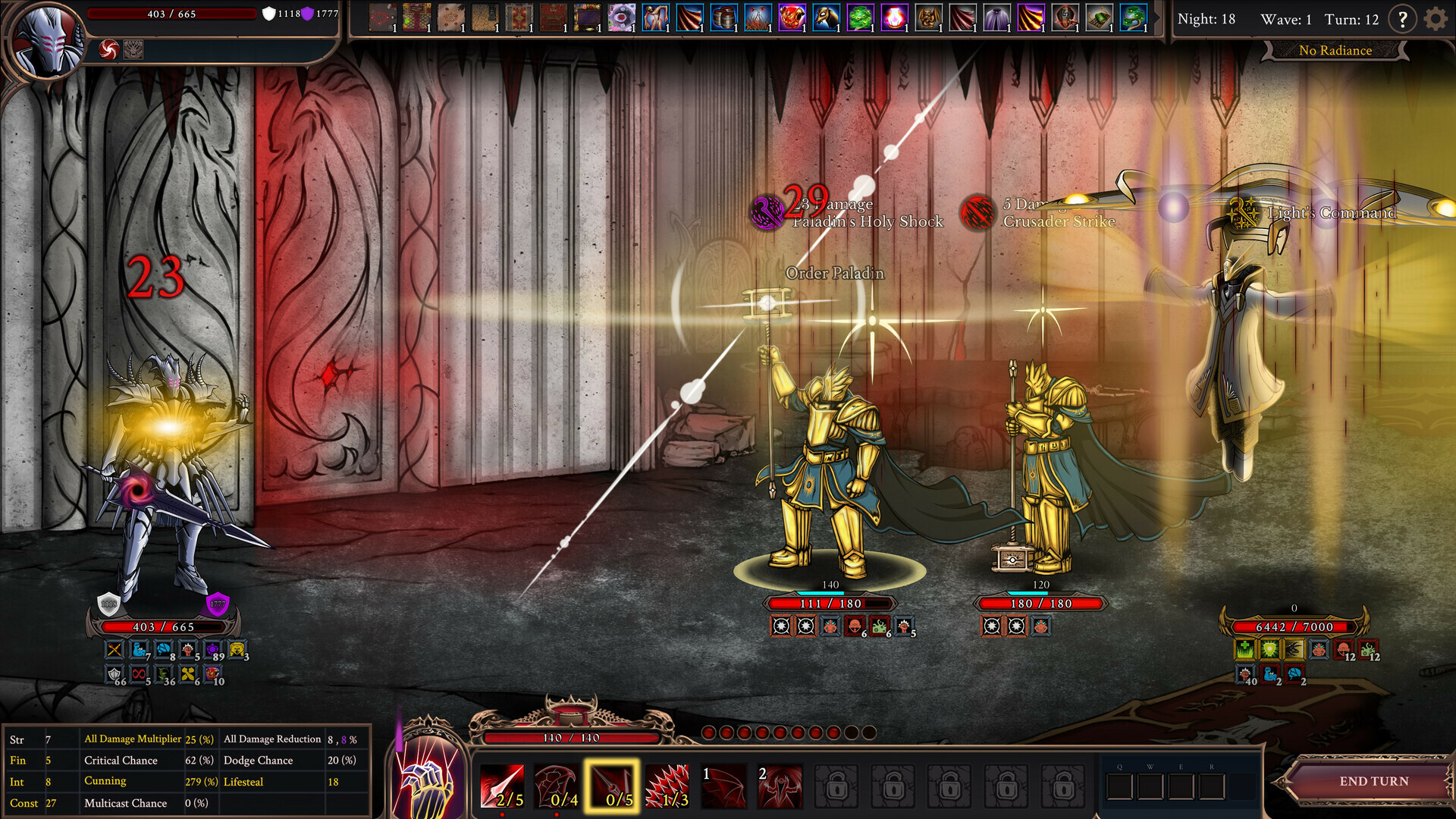
Task: Inspect the blue brain buff icon on player
Action: (x=164, y=649)
